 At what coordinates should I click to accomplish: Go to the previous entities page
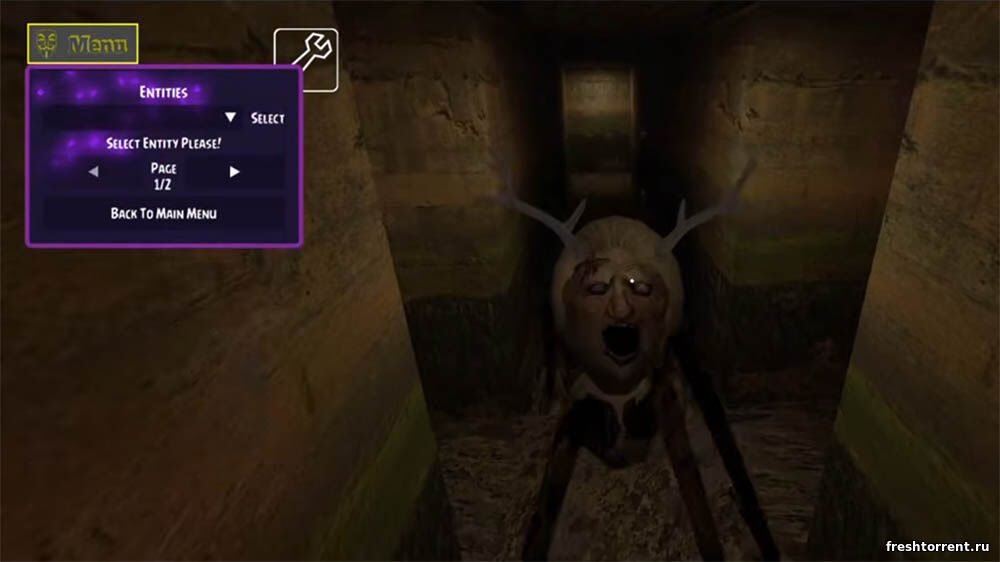click(x=93, y=172)
